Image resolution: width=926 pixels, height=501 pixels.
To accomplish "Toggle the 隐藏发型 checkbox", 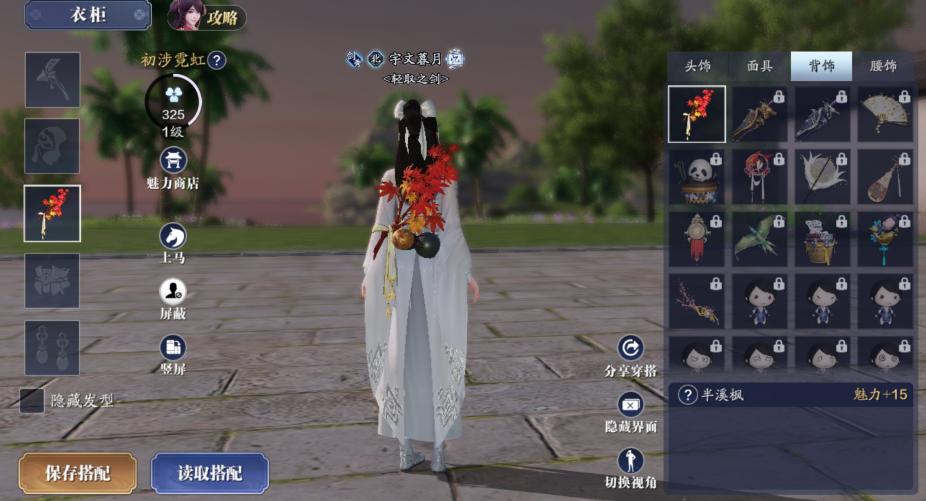I will coord(33,400).
